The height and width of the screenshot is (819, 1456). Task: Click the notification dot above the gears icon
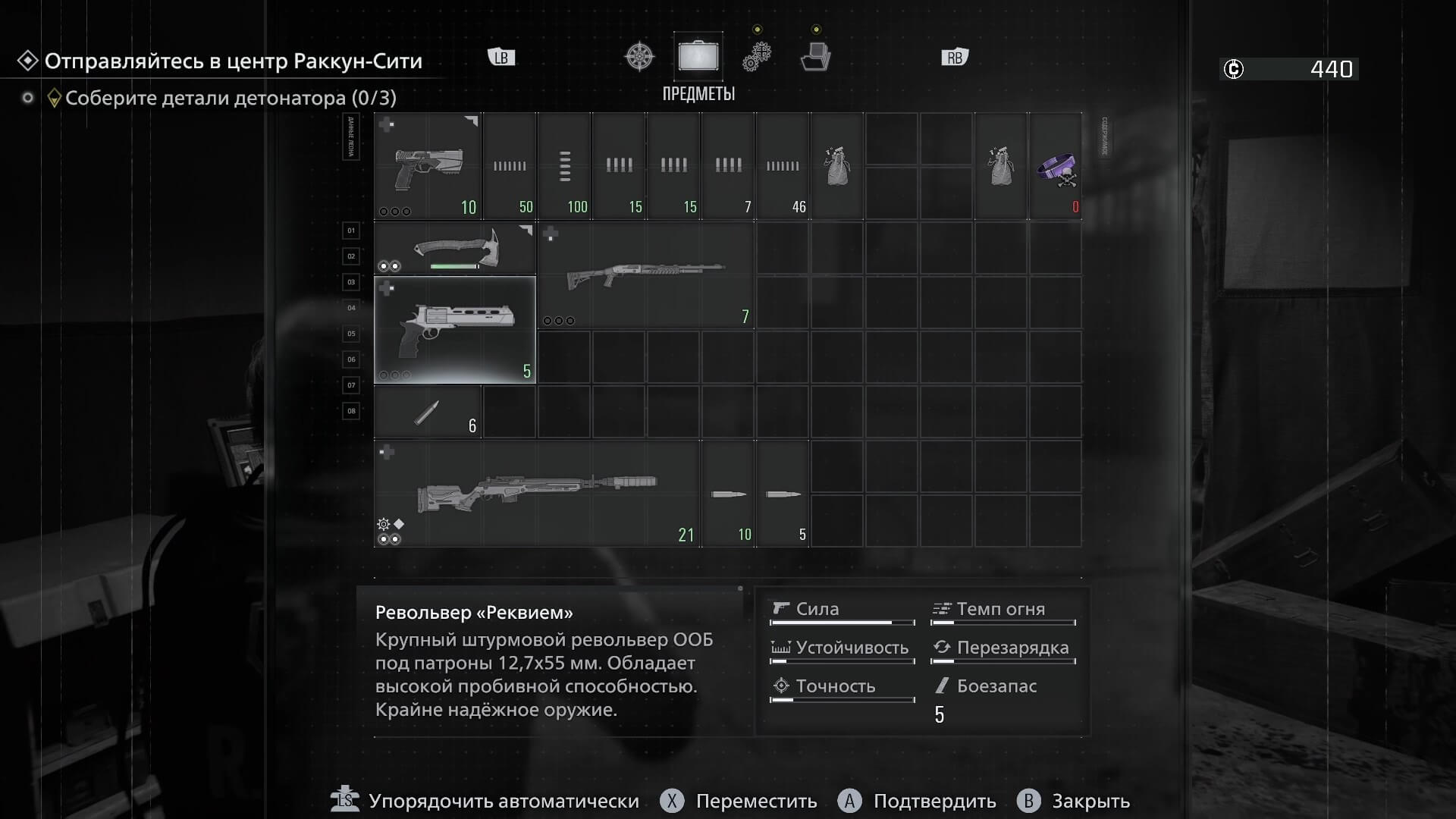pos(756,29)
